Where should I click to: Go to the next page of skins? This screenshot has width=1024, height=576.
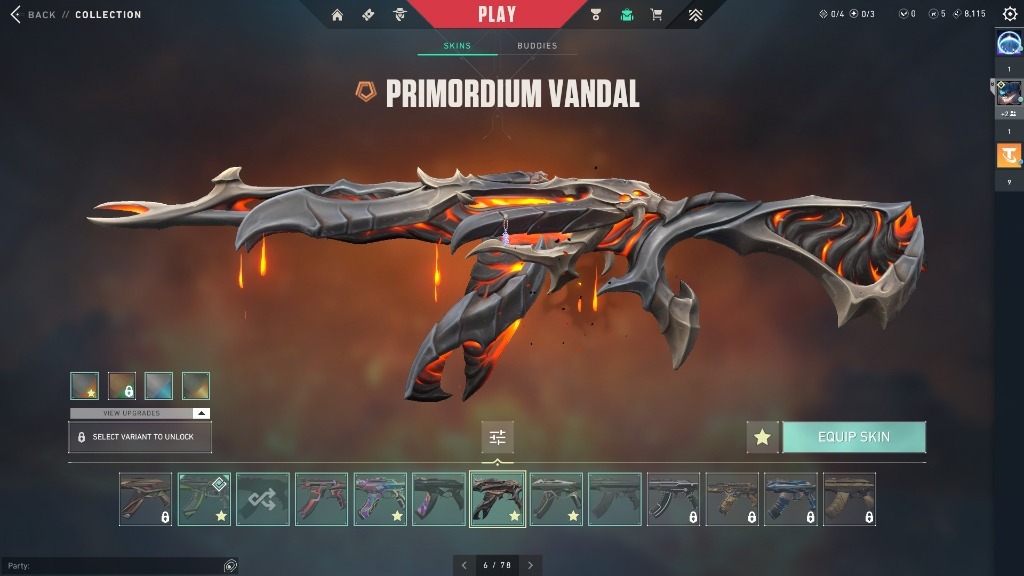(530, 565)
